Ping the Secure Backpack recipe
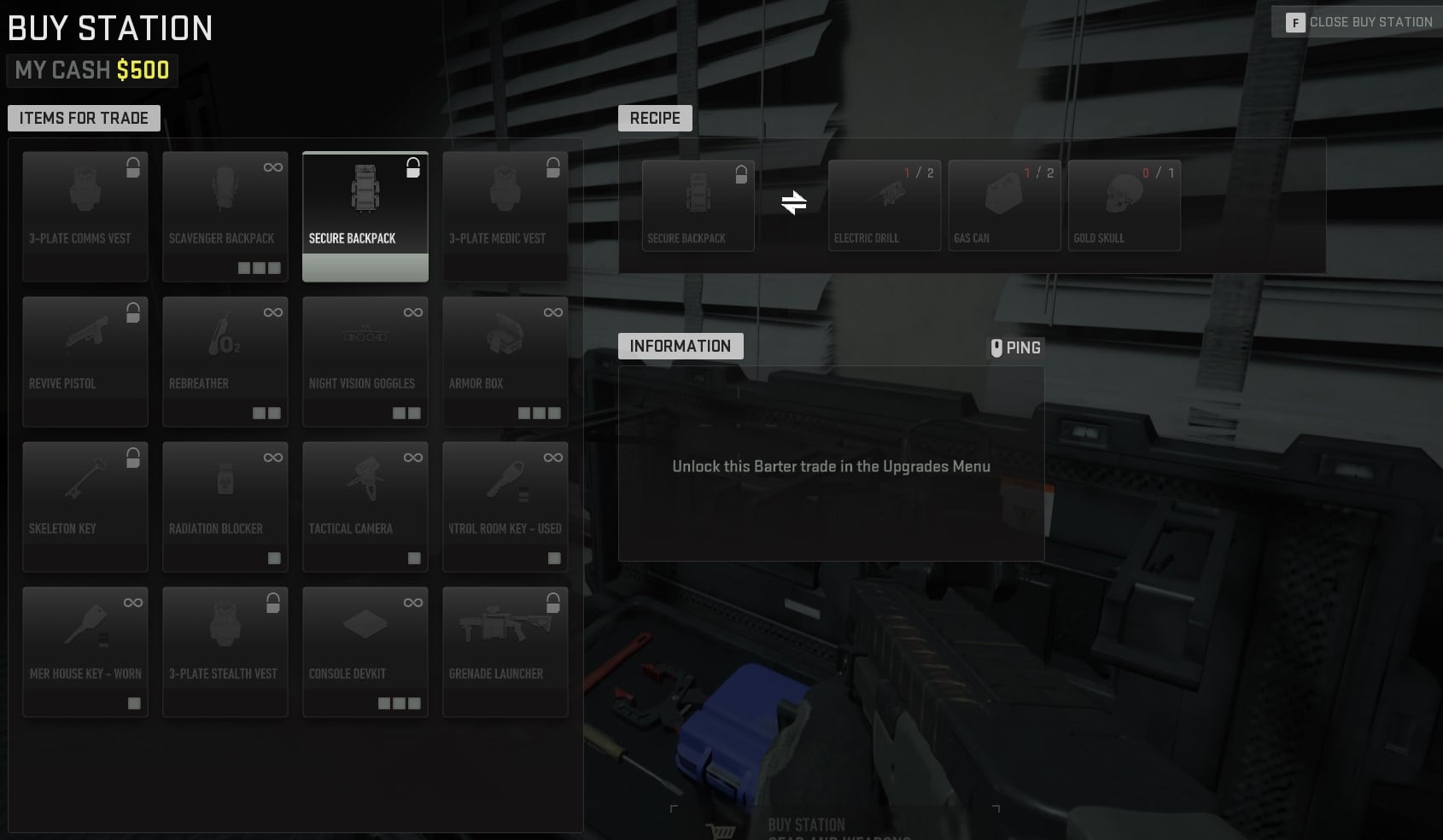The image size is (1443, 840). point(1016,347)
